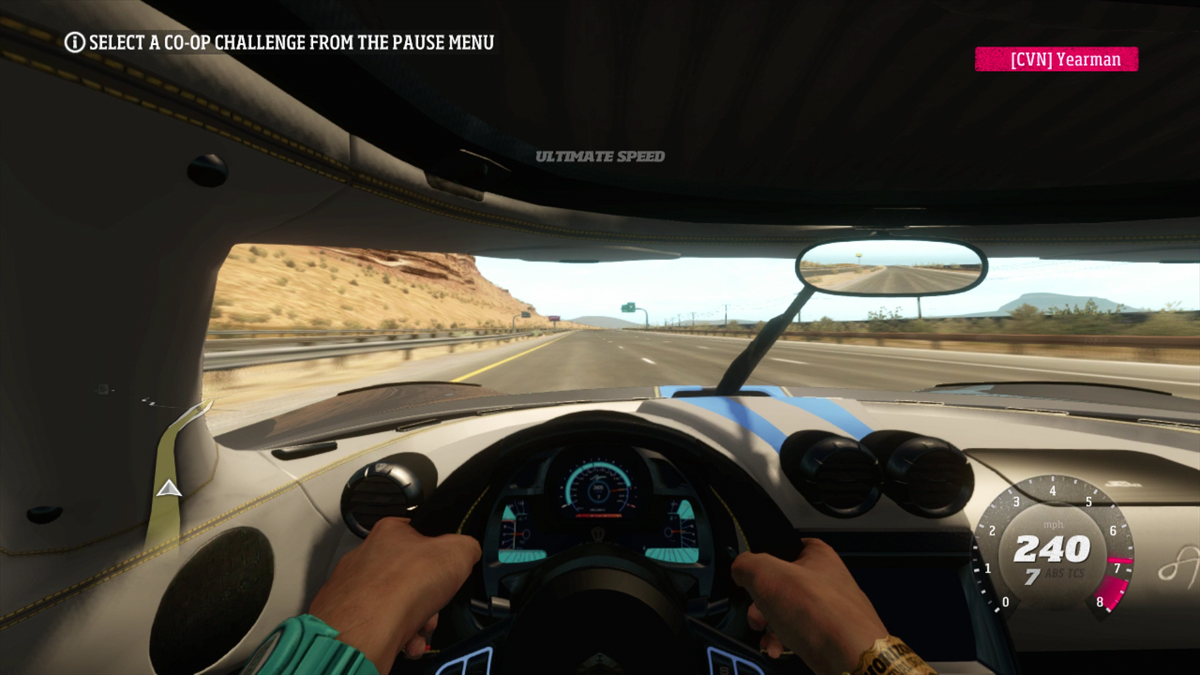1200x675 pixels.
Task: Select the [CVN] Yearman player tag
Action: (1056, 60)
